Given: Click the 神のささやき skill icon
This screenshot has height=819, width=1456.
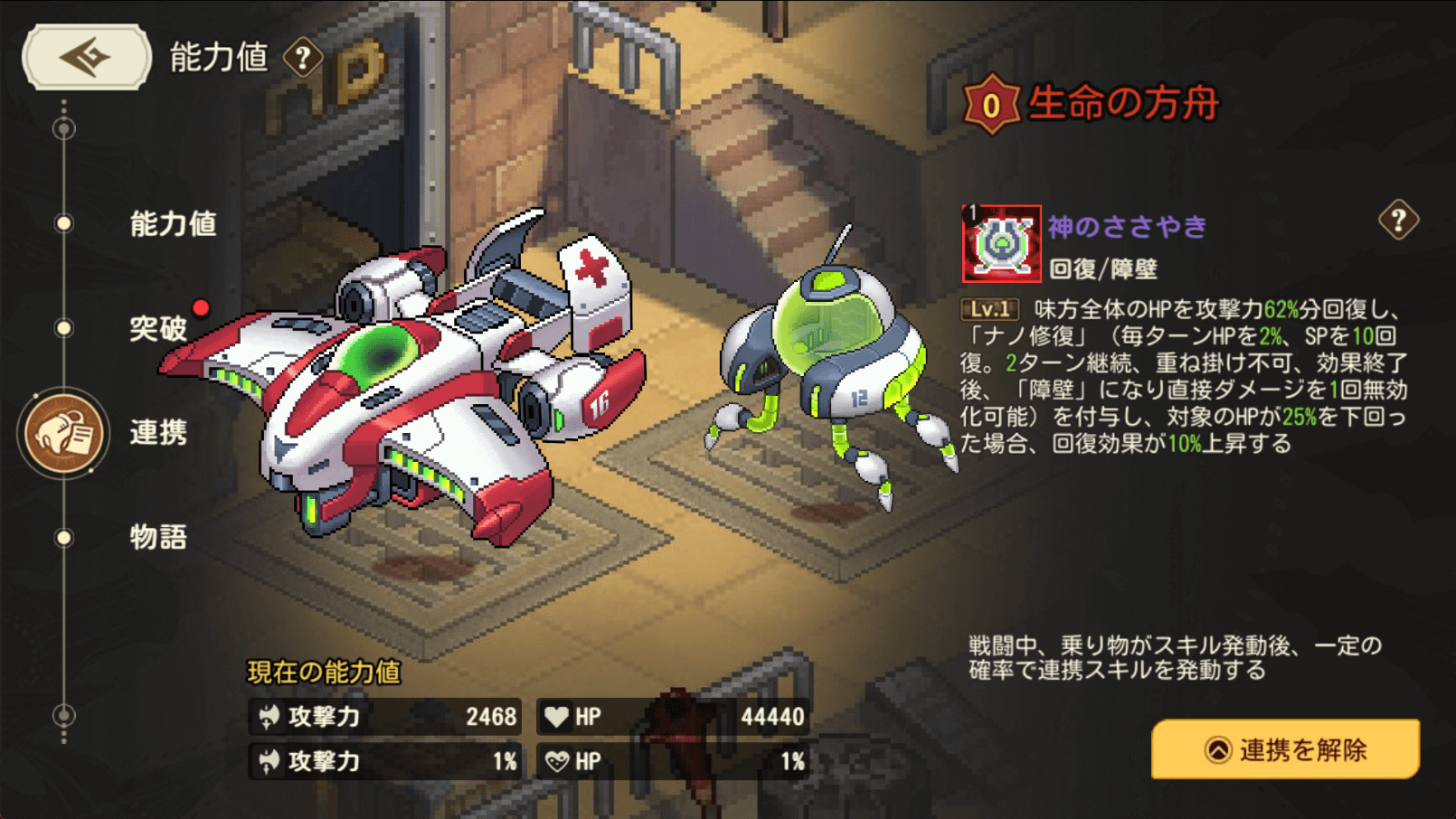Looking at the screenshot, I should (1000, 244).
